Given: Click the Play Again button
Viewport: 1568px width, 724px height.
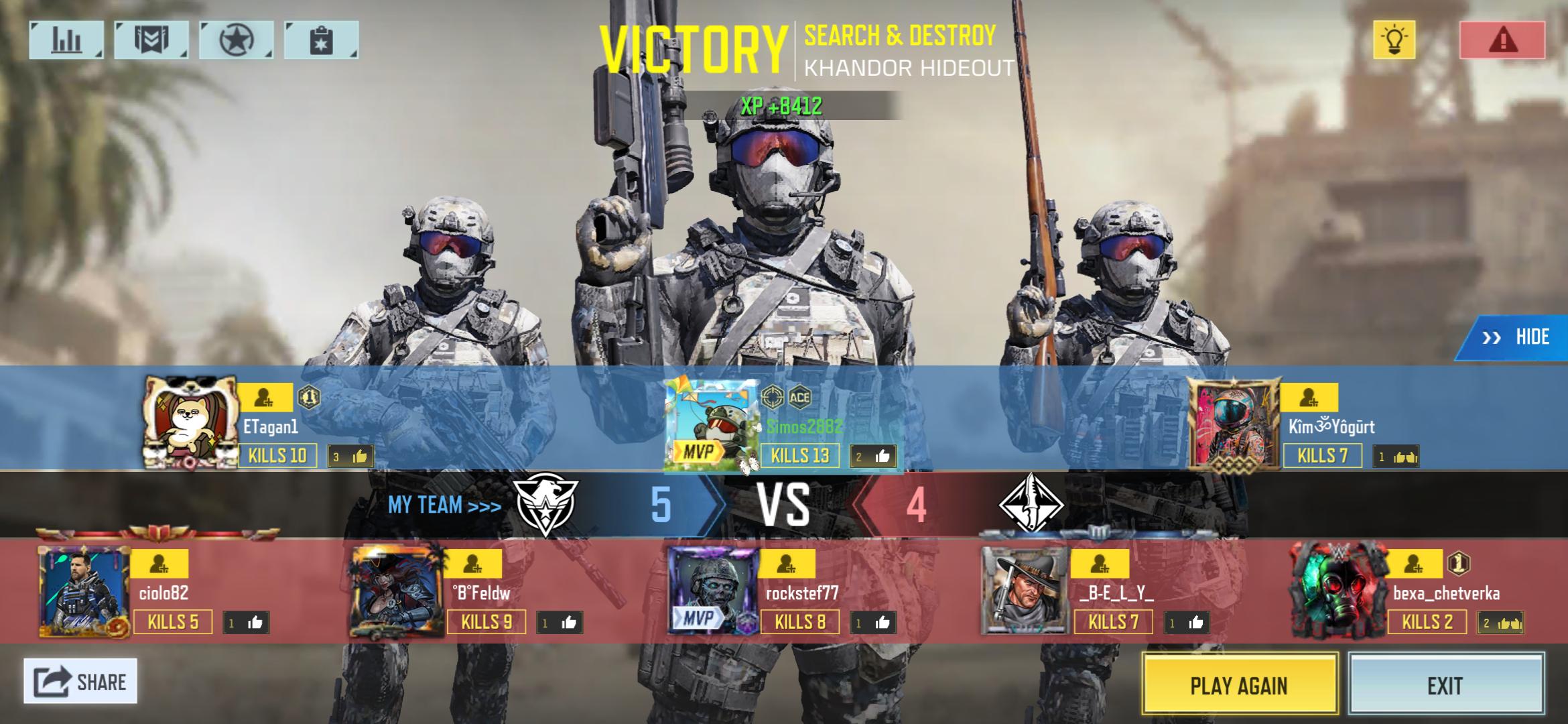Looking at the screenshot, I should coord(1239,685).
